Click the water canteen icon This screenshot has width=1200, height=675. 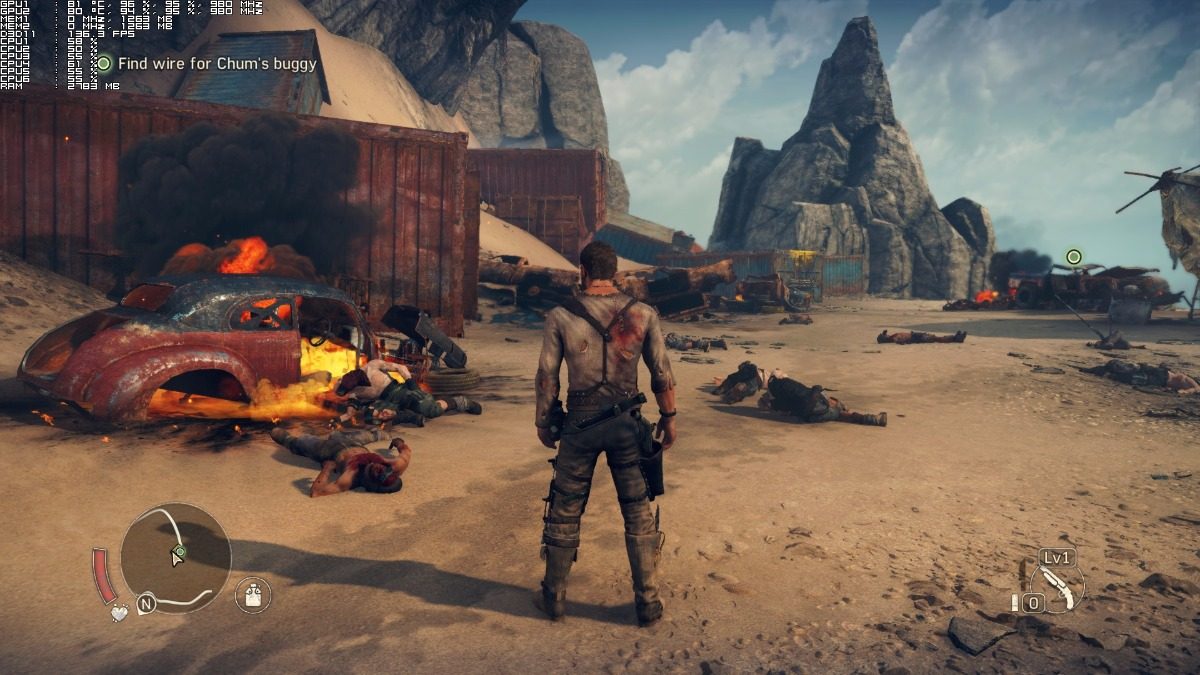tap(253, 596)
